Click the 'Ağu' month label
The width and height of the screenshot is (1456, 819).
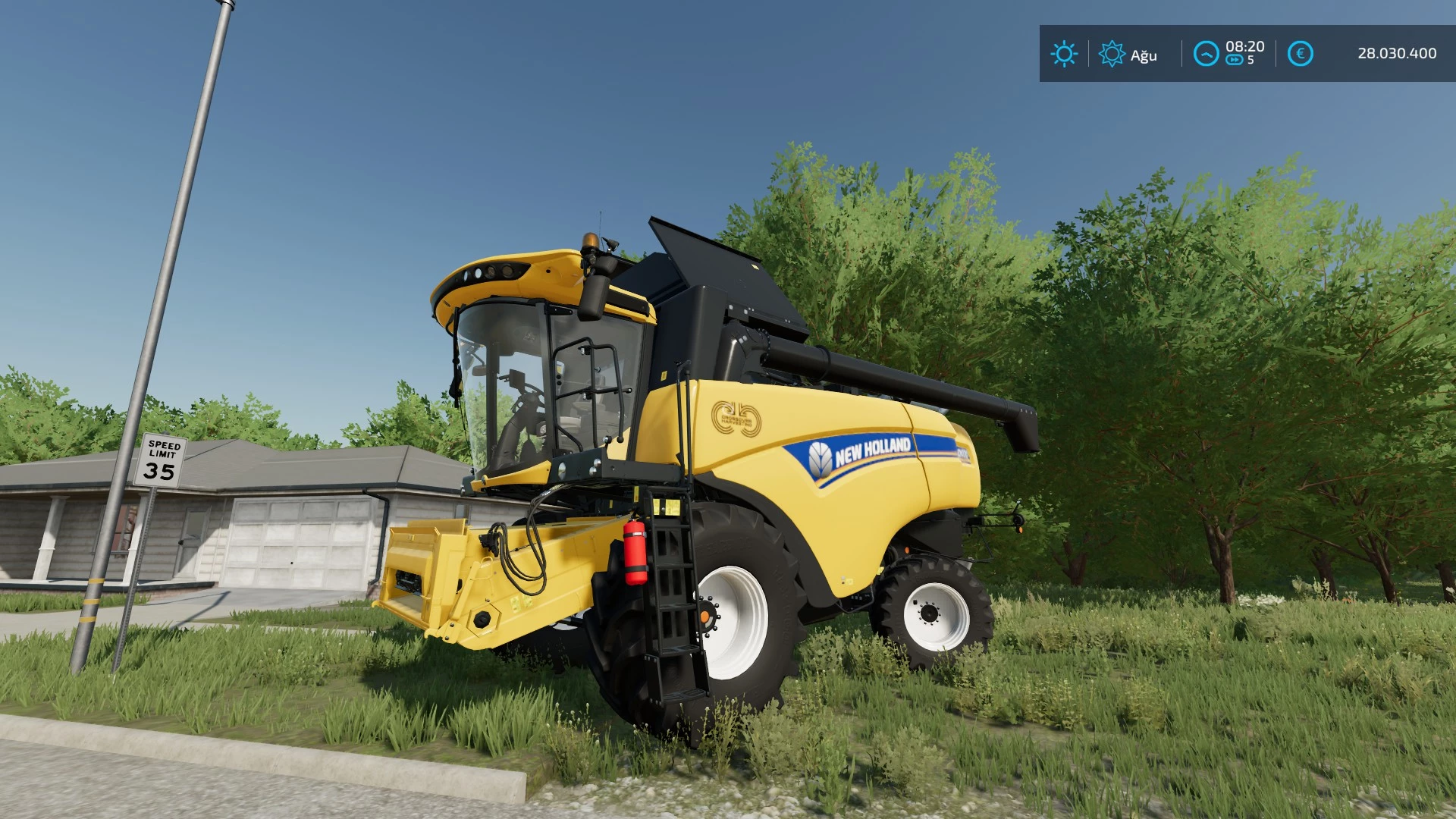[1144, 55]
